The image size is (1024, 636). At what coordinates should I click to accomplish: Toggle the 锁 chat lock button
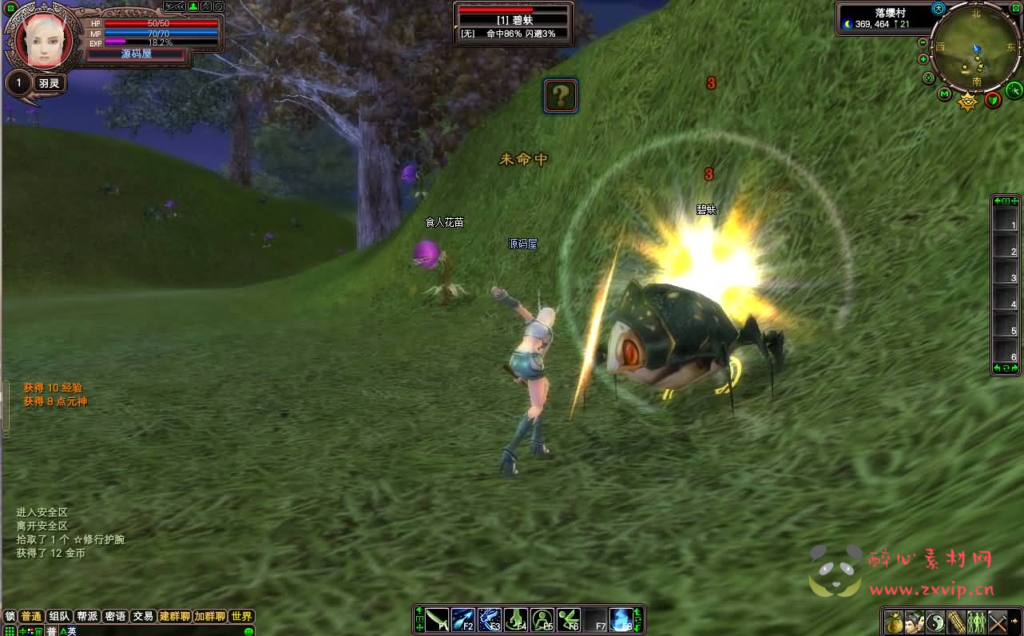click(9, 617)
